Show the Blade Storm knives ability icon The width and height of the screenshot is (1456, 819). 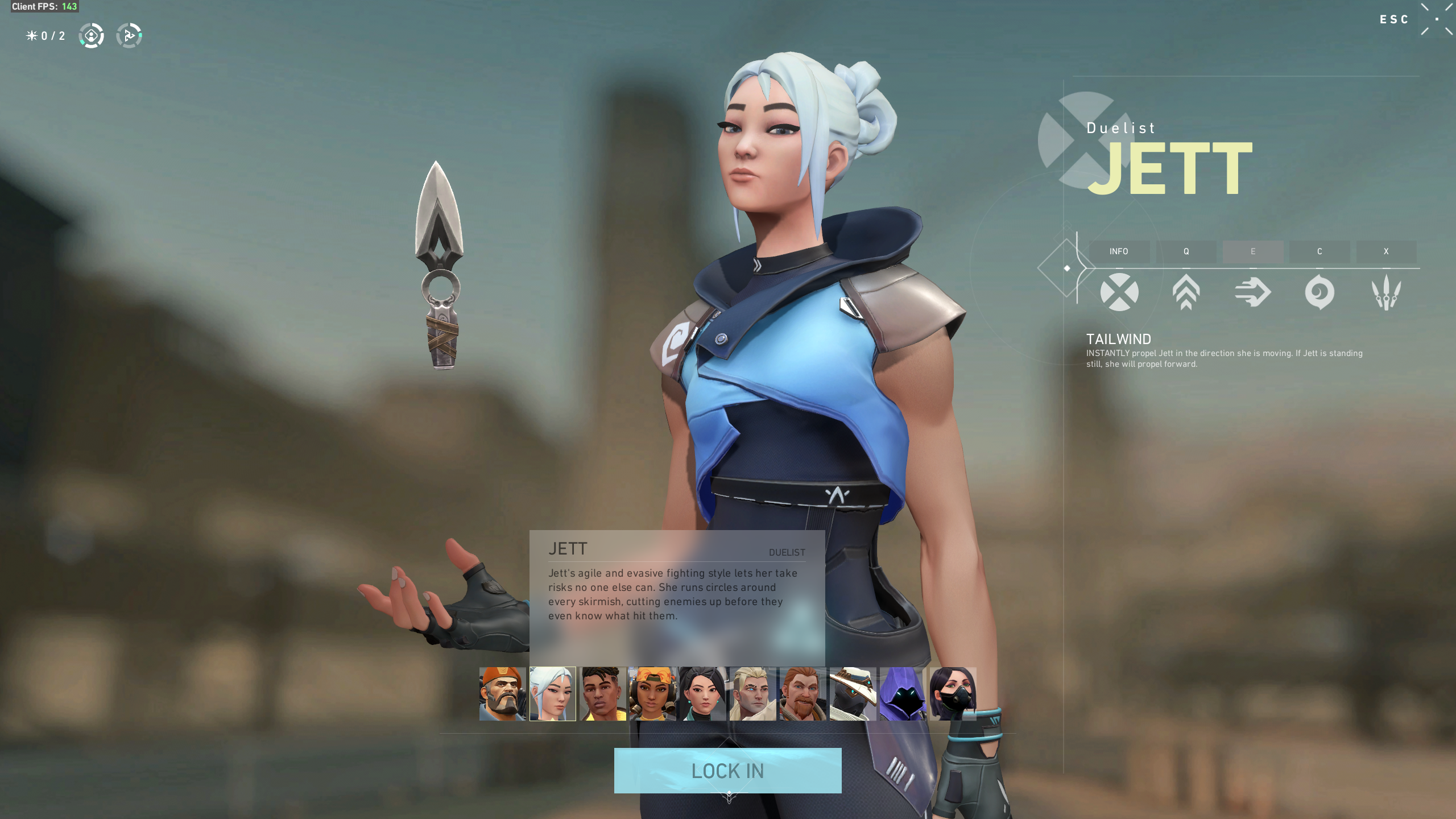(x=1386, y=292)
